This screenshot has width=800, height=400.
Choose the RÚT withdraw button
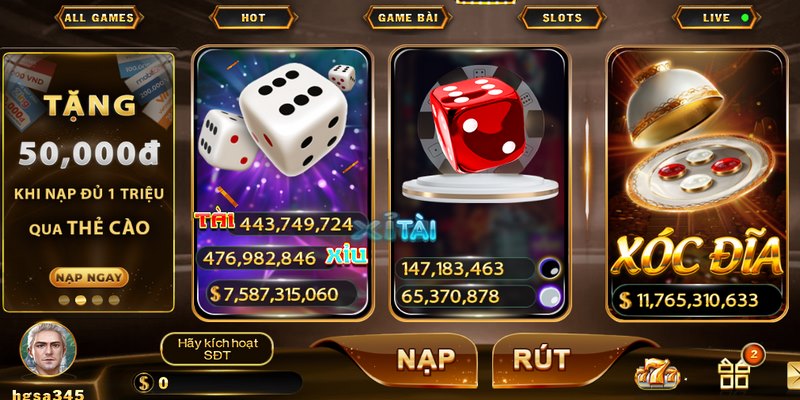pos(541,359)
